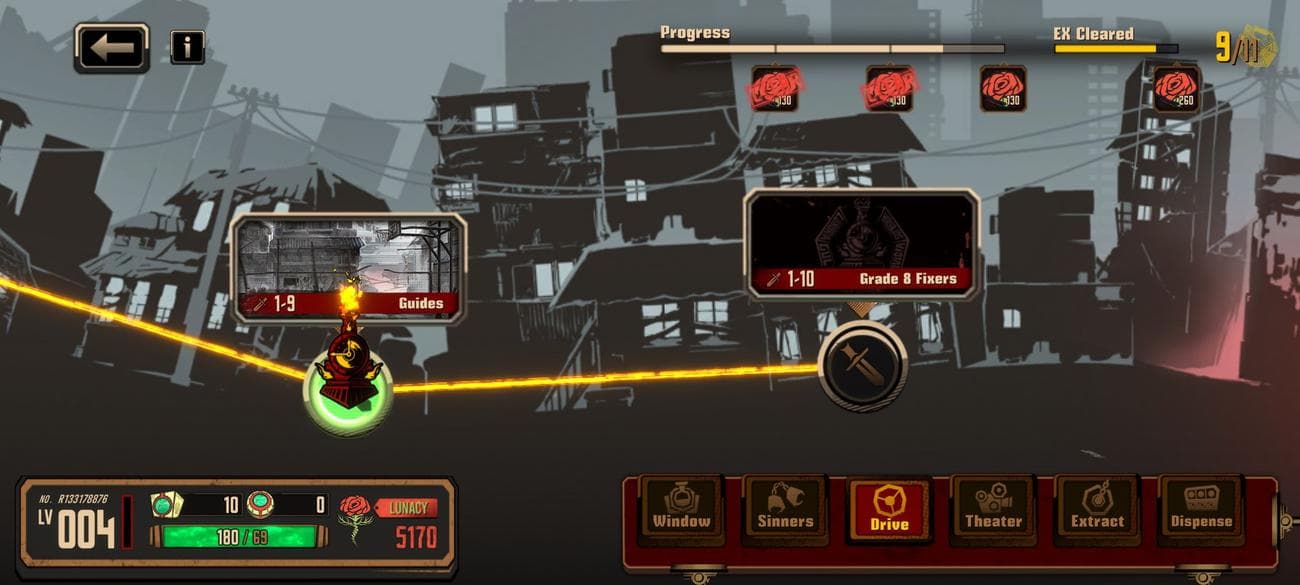The image size is (1300, 585).
Task: Claim the +260 rose EX Cleared reward
Action: coord(1176,88)
